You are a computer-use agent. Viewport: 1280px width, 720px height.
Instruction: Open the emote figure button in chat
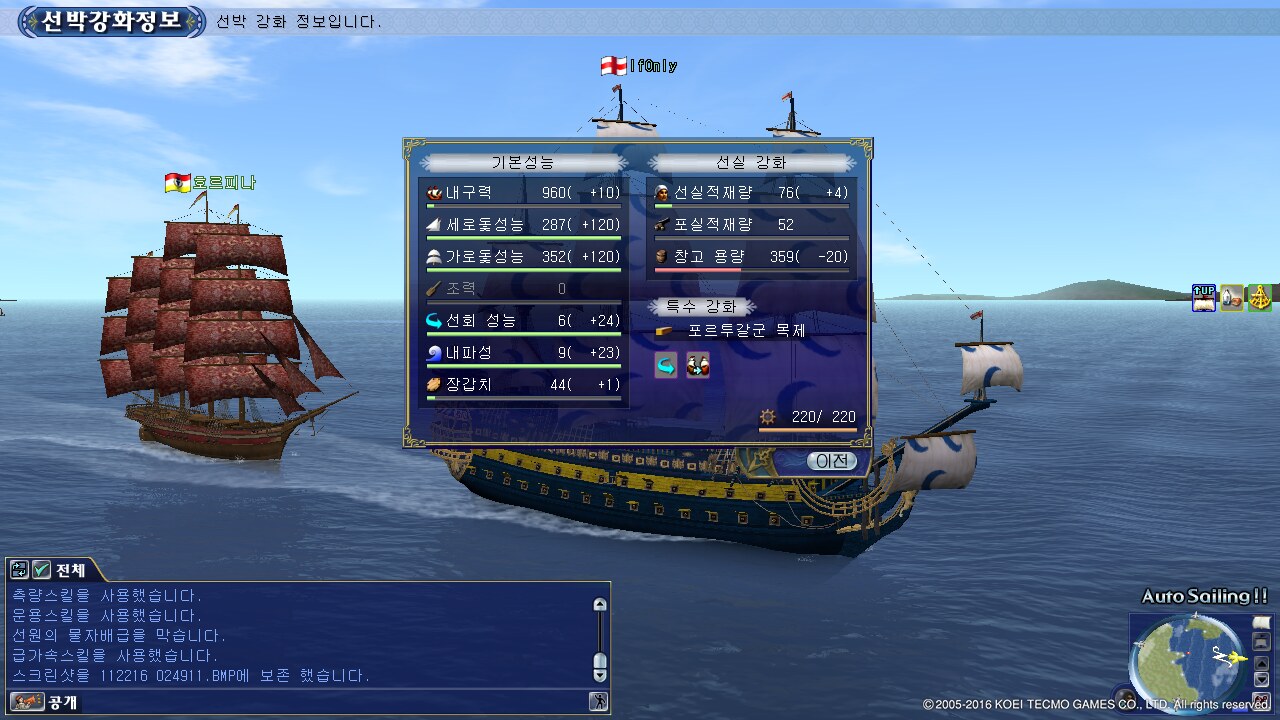(599, 702)
